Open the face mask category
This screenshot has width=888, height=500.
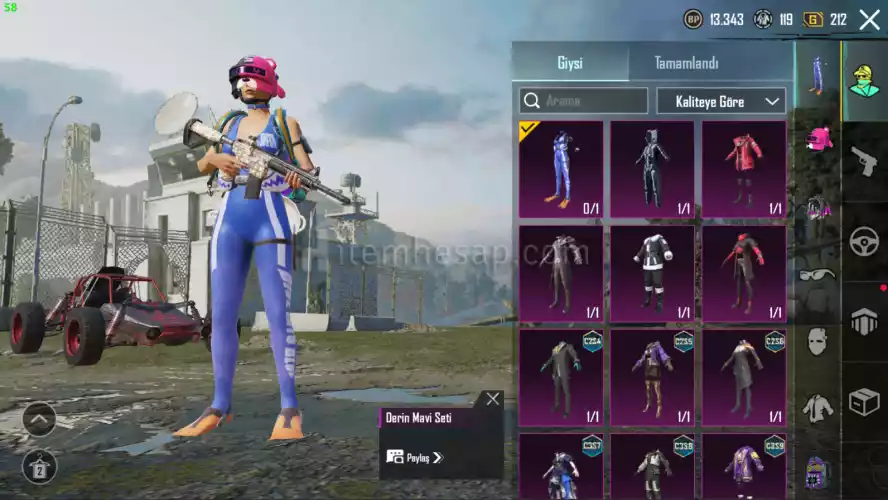(x=818, y=341)
